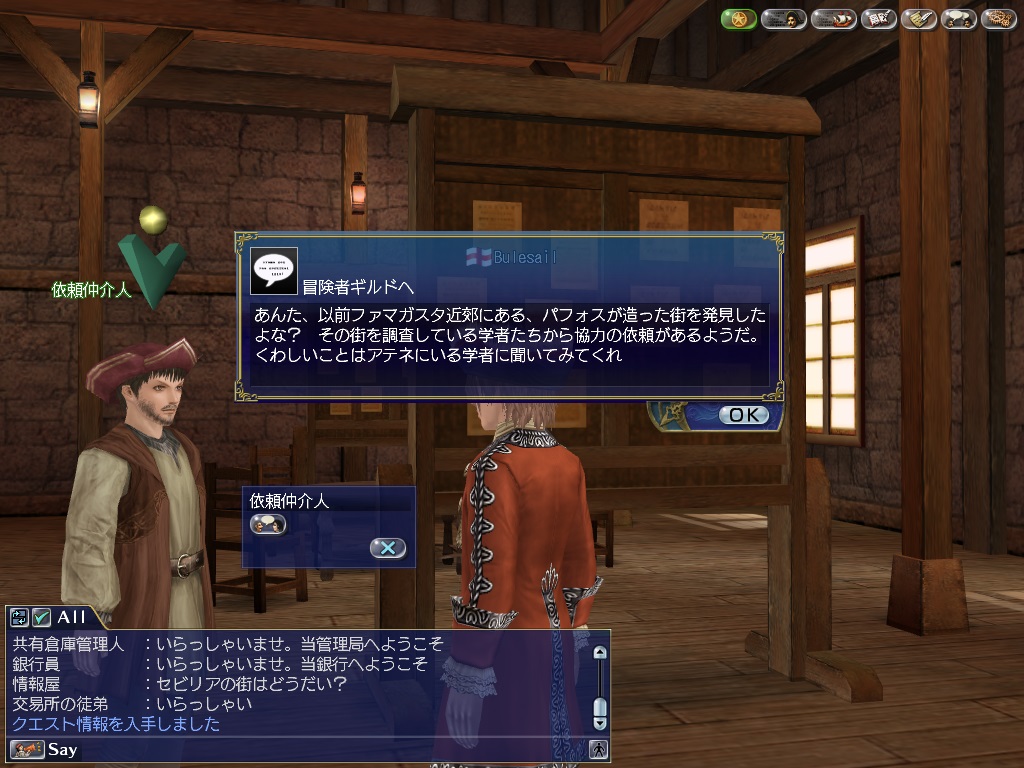Click the talk icon in the 依頼仲介人 panel
The width and height of the screenshot is (1024, 768).
[268, 523]
